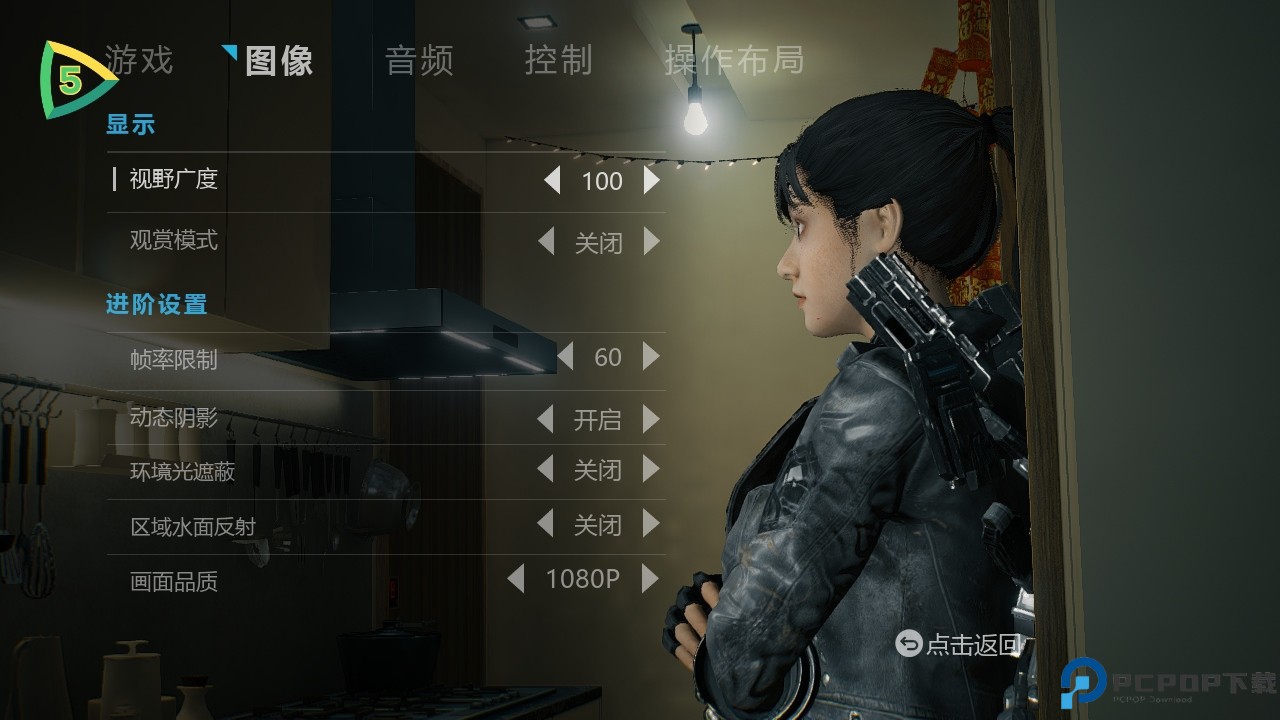Select the 图像 settings tab
The height and width of the screenshot is (720, 1280).
pos(279,61)
